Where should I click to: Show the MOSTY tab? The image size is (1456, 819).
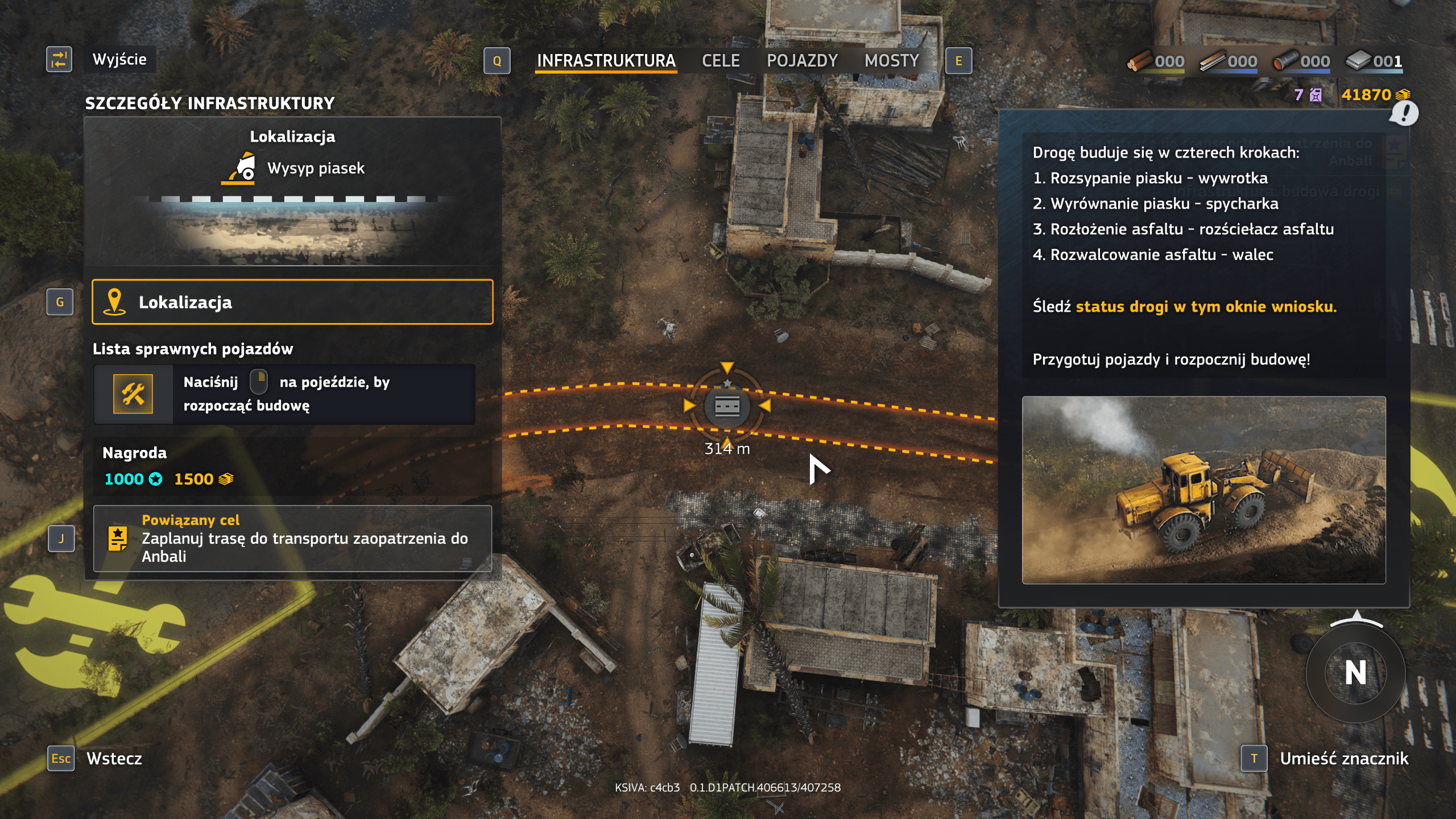click(x=891, y=61)
